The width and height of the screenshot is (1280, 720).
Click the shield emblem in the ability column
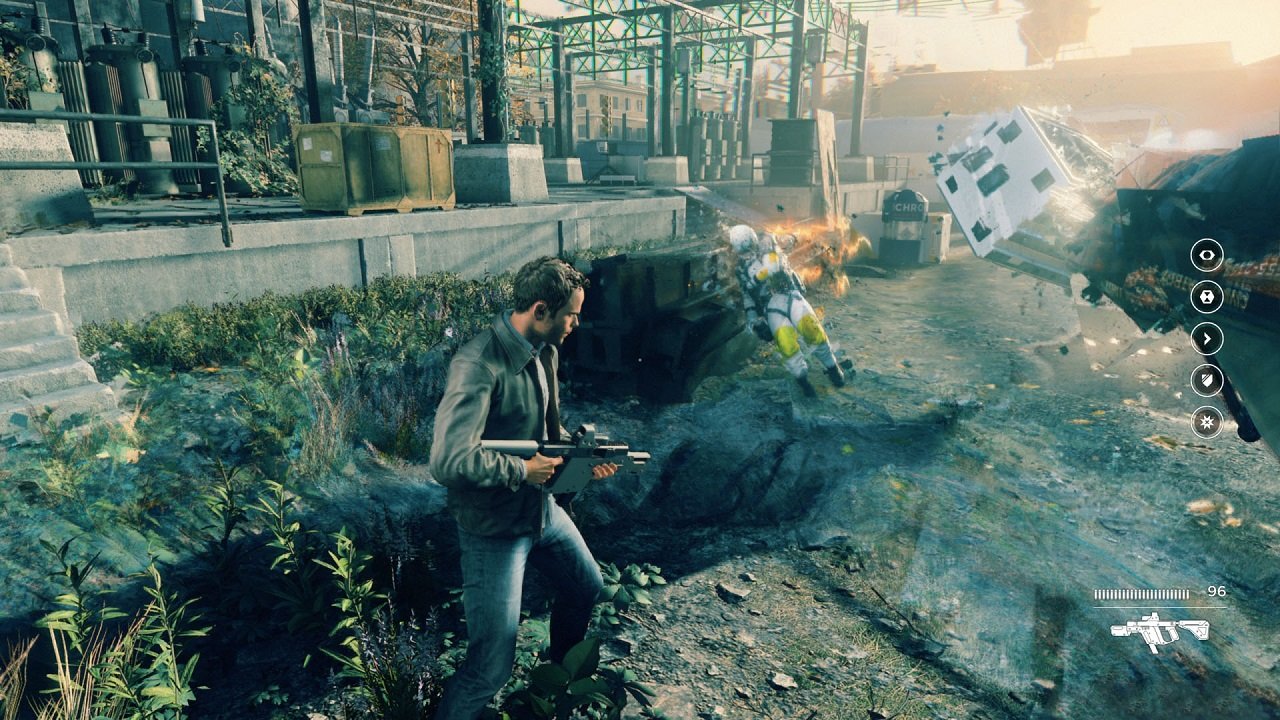(1205, 381)
